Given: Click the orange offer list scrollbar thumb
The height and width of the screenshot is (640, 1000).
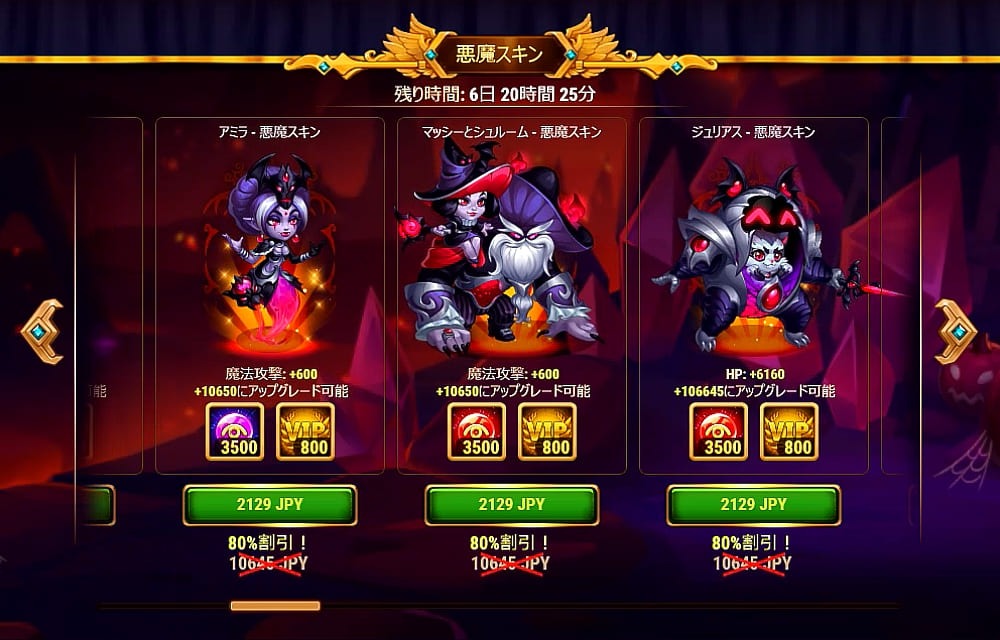Looking at the screenshot, I should 275,605.
